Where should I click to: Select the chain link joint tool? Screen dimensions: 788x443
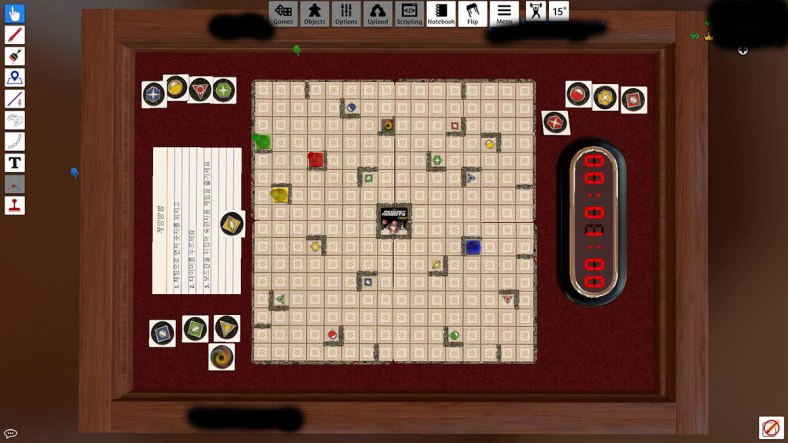click(15, 142)
